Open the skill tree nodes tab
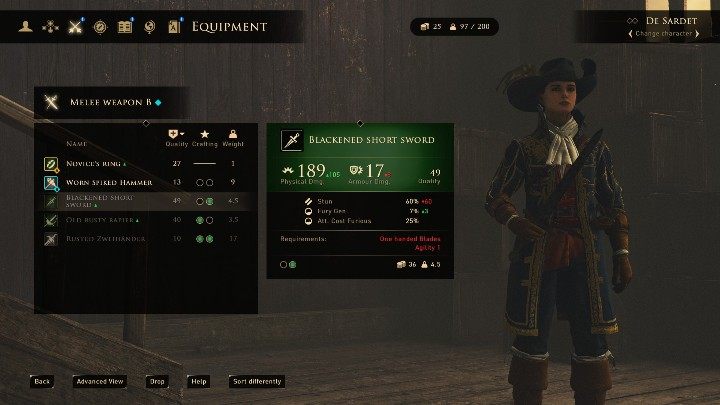Viewport: 720px width, 405px height. point(50,26)
